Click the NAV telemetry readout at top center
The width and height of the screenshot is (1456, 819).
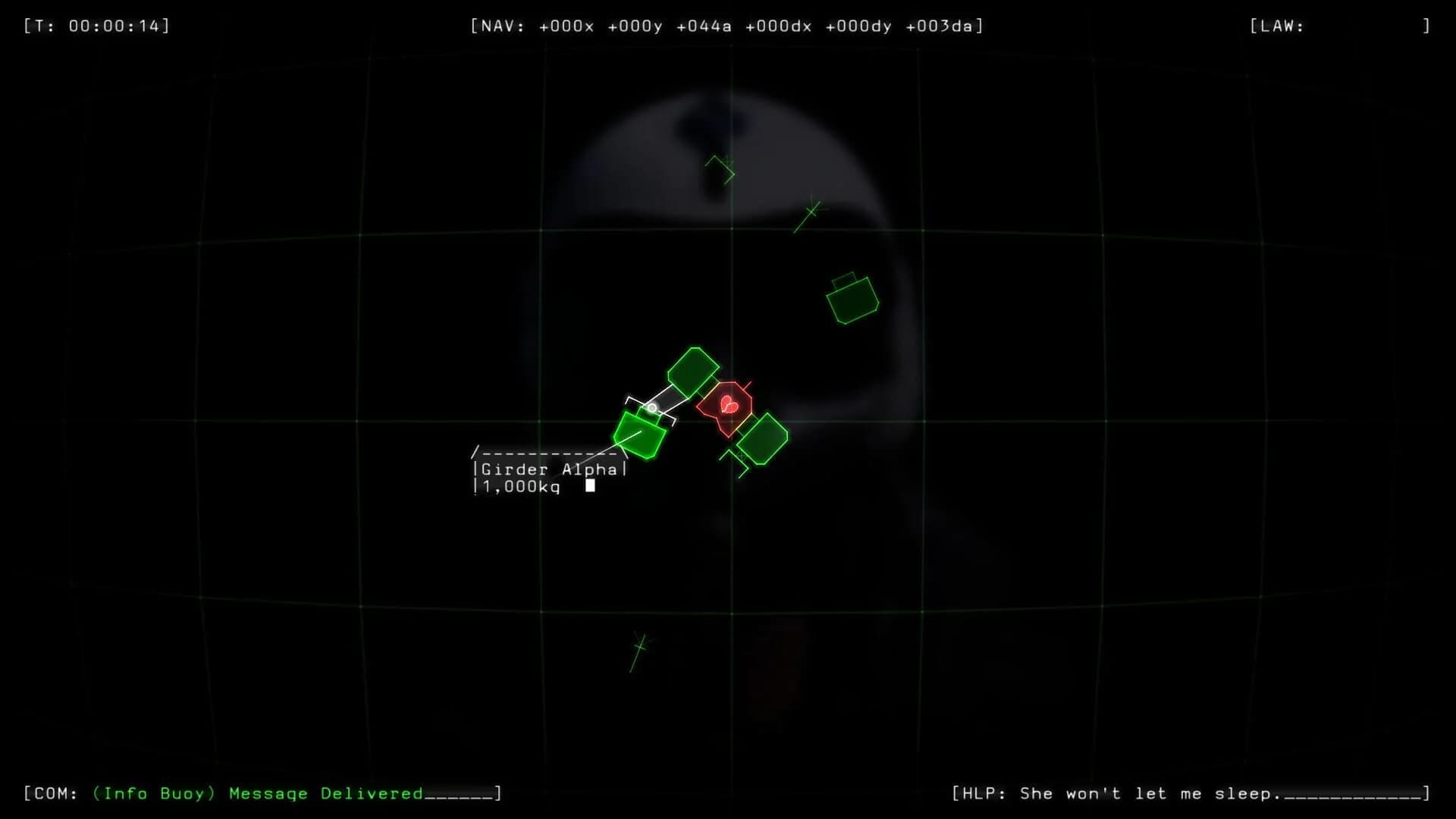click(726, 26)
